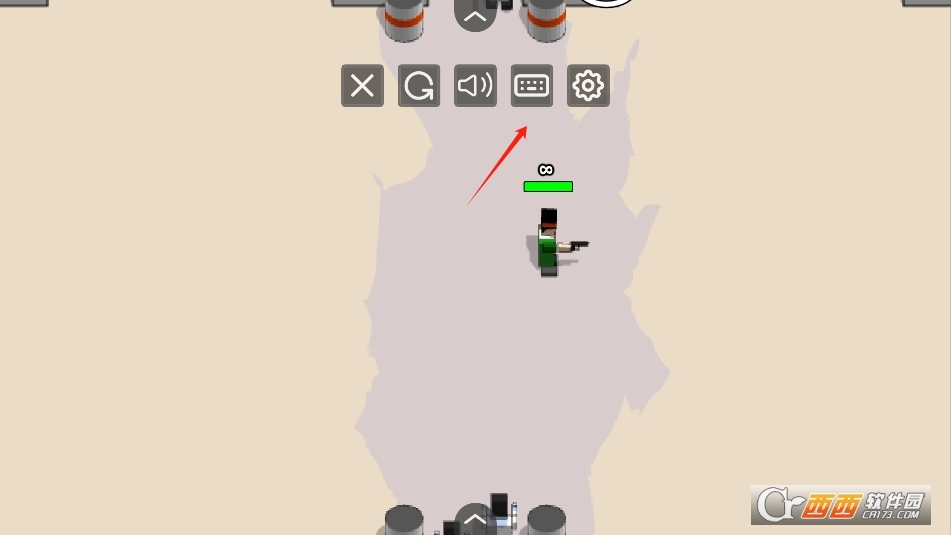Open the keyboard controls button
The width and height of the screenshot is (951, 535).
coord(532,86)
